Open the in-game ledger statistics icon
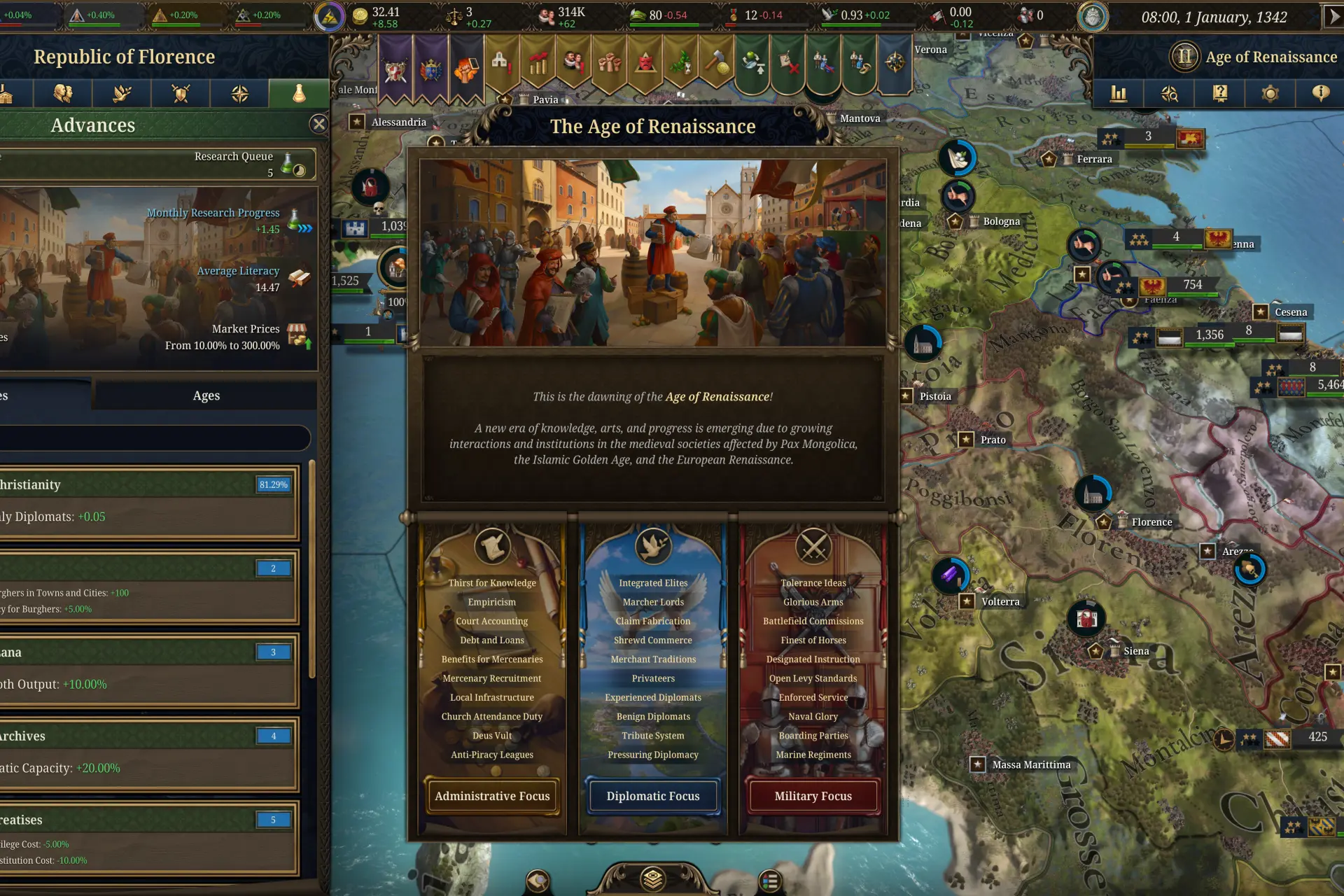The image size is (1344, 896). point(1118,93)
